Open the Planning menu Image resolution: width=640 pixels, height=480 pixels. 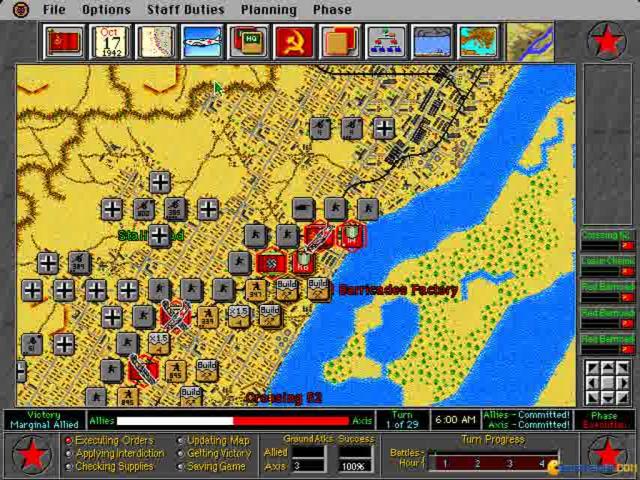[x=268, y=9]
